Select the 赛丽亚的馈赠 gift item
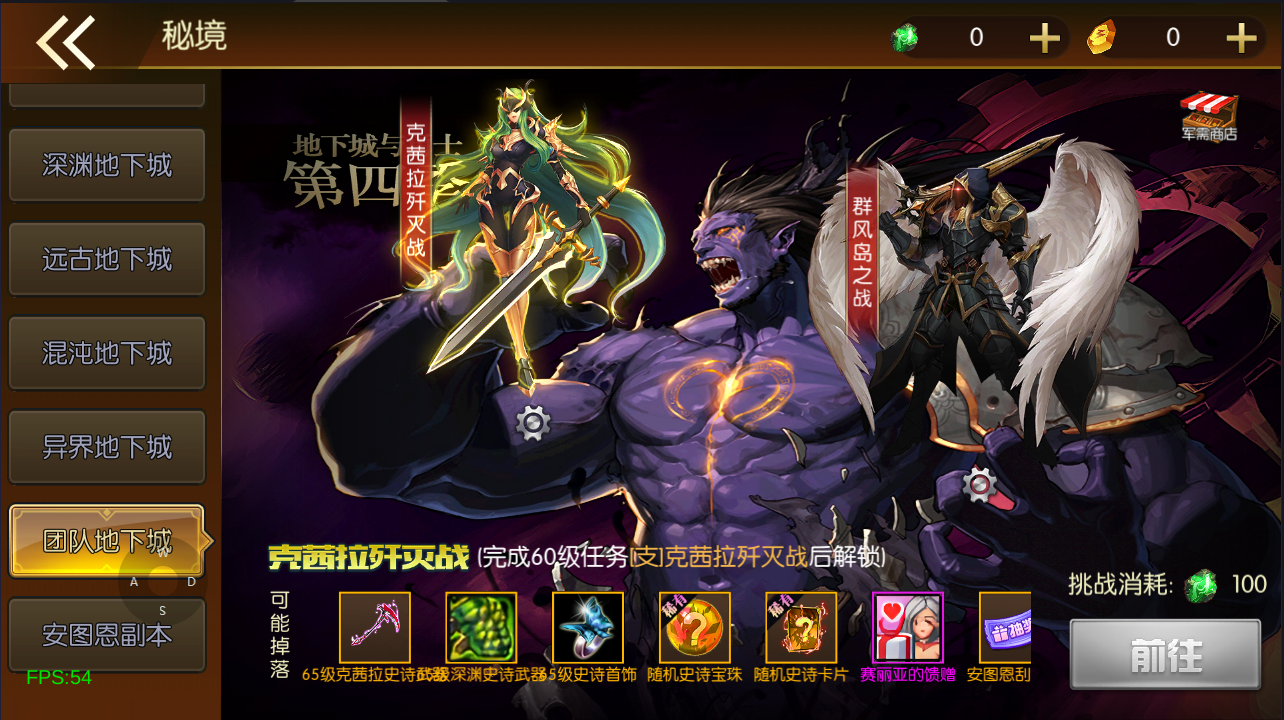1284x720 pixels. pyautogui.click(x=906, y=628)
